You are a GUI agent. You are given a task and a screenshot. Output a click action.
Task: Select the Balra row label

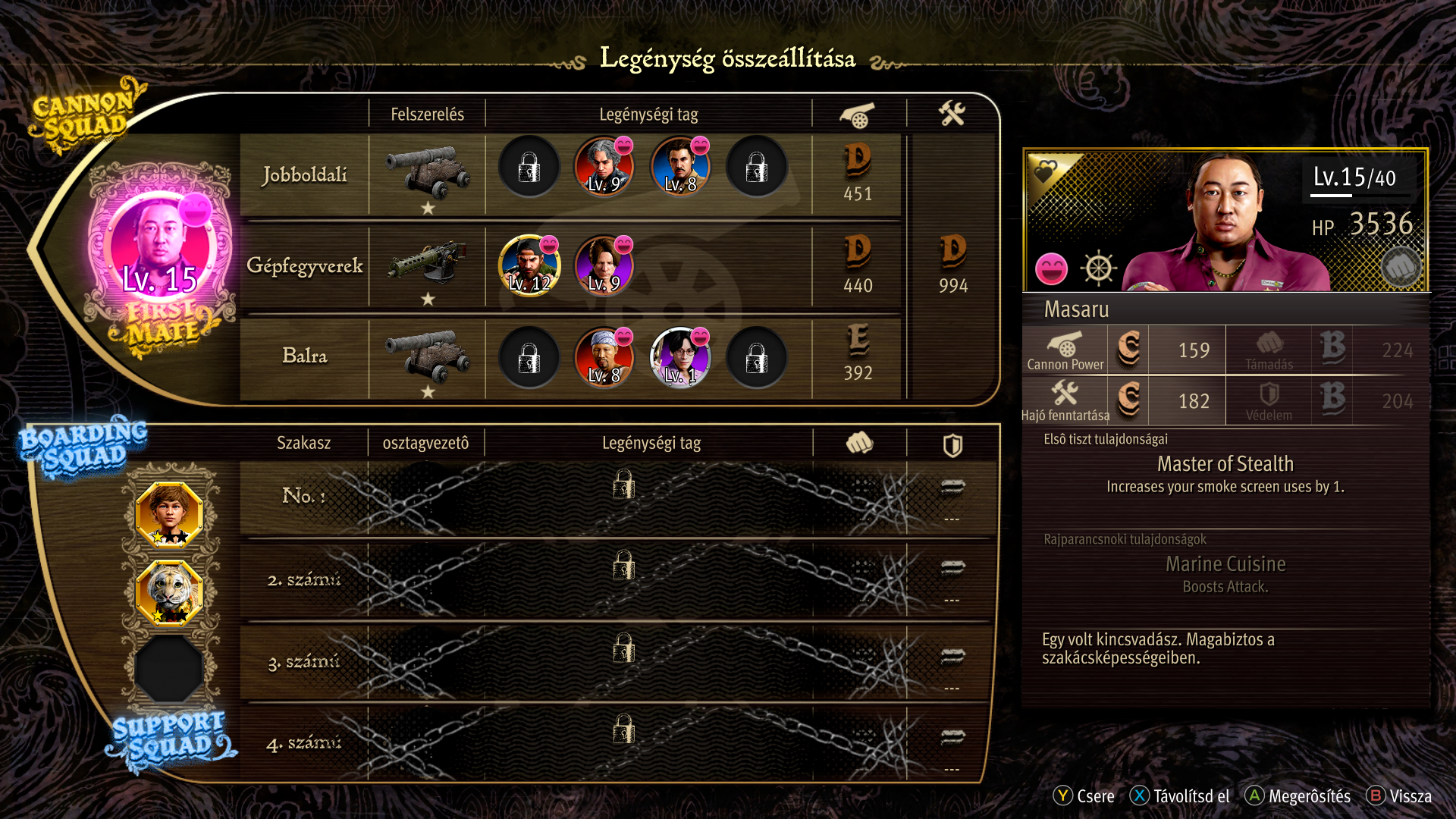click(x=305, y=356)
